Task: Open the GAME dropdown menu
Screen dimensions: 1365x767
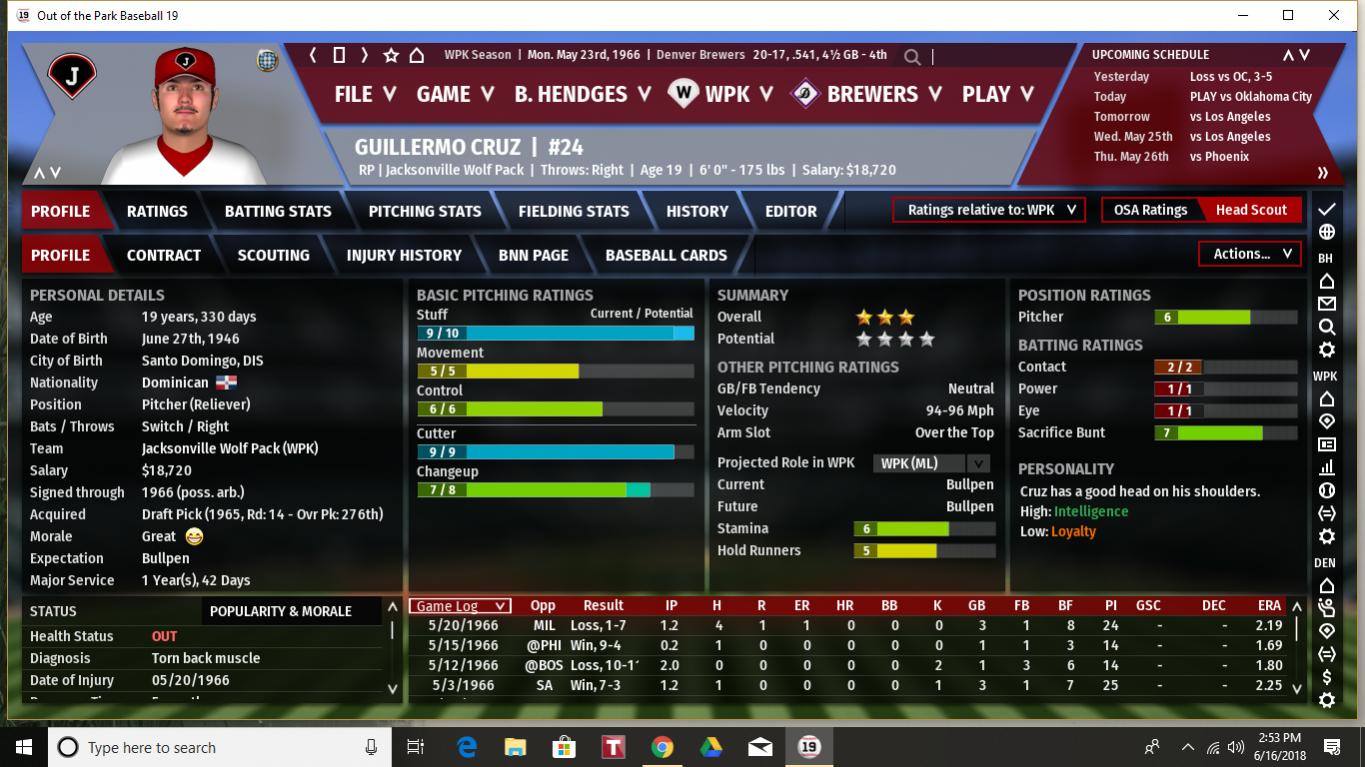Action: 455,94
